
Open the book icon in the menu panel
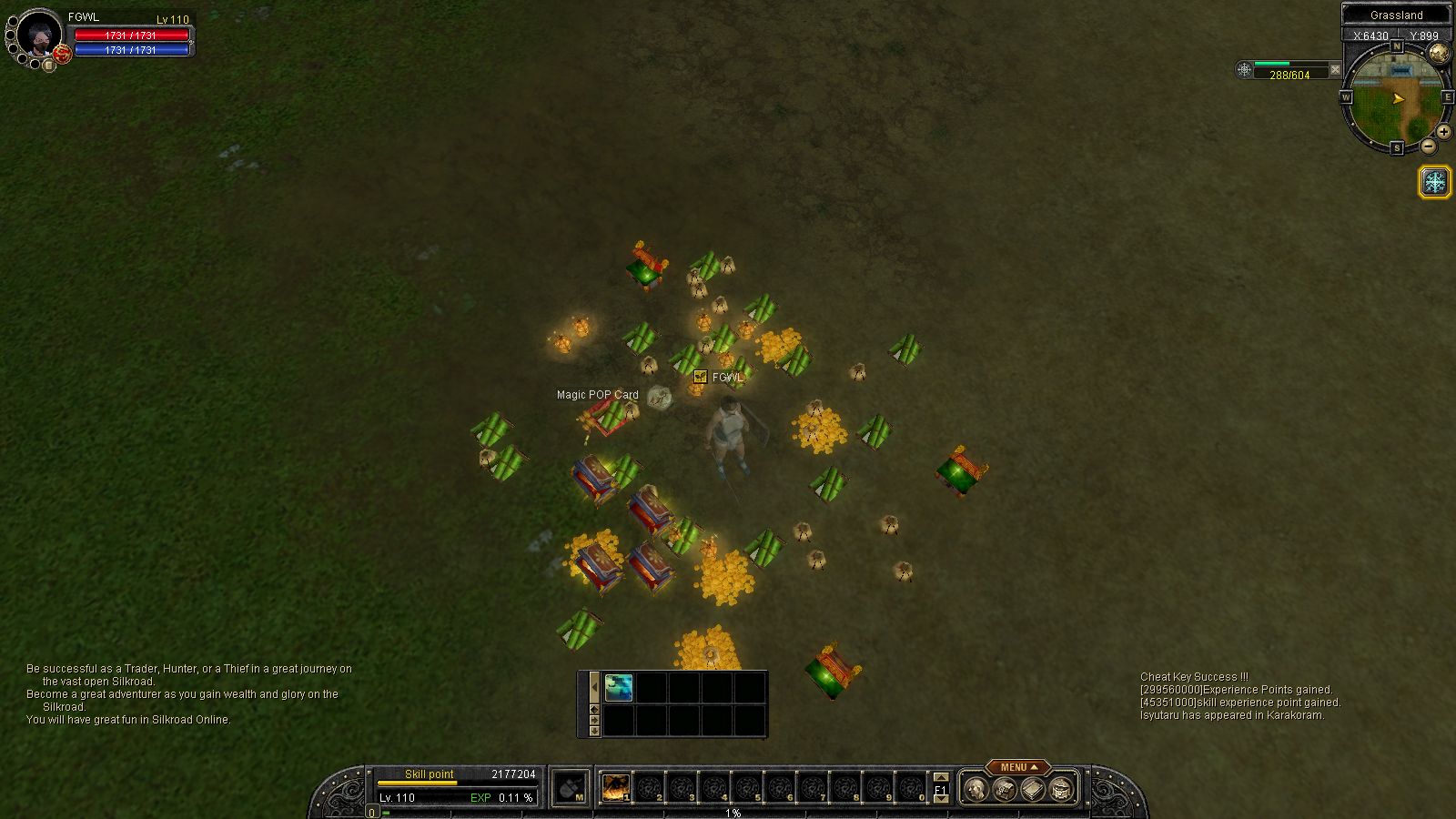pos(1032,788)
